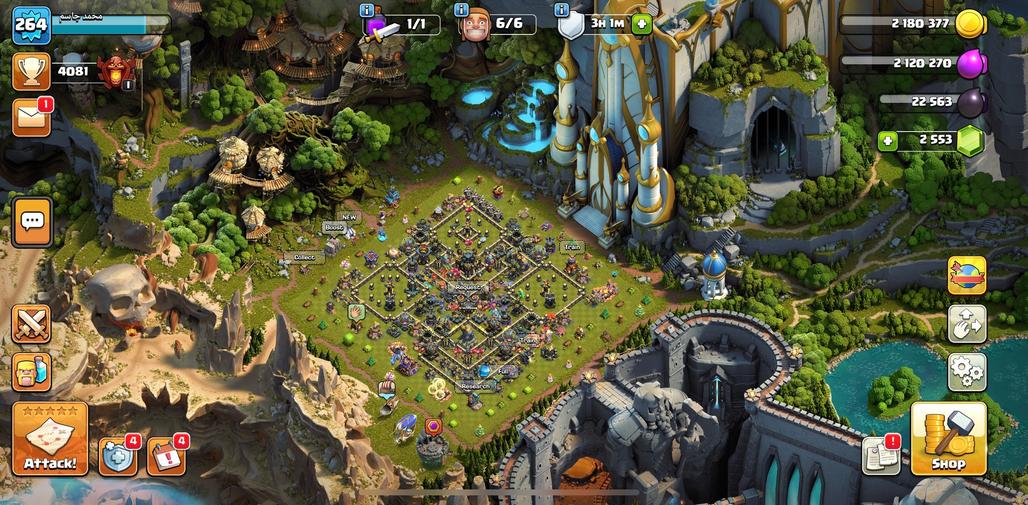Open the barbarian and potion icon
Screen dimensions: 1028x505
tap(31, 372)
